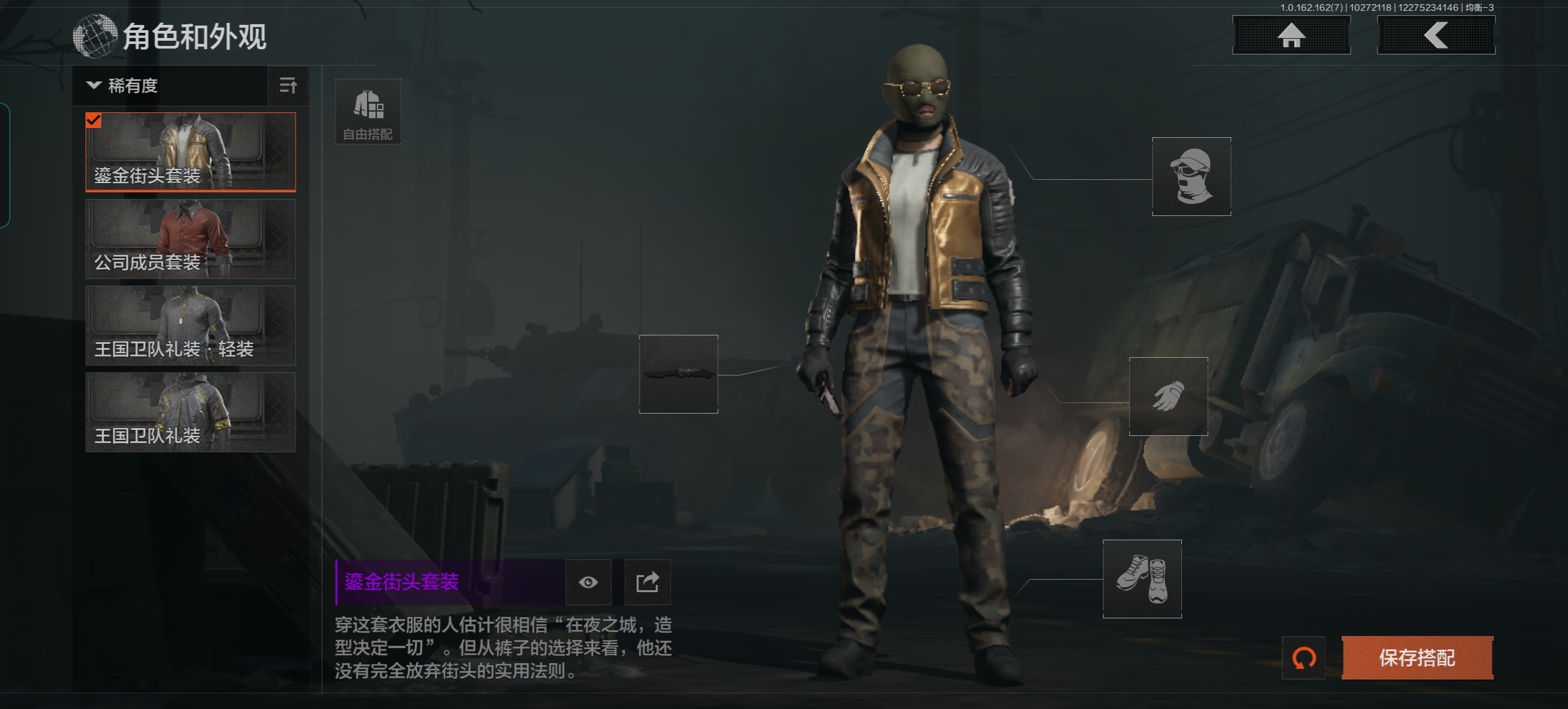The width and height of the screenshot is (1568, 709).
Task: Toggle the sort order icon
Action: click(288, 86)
